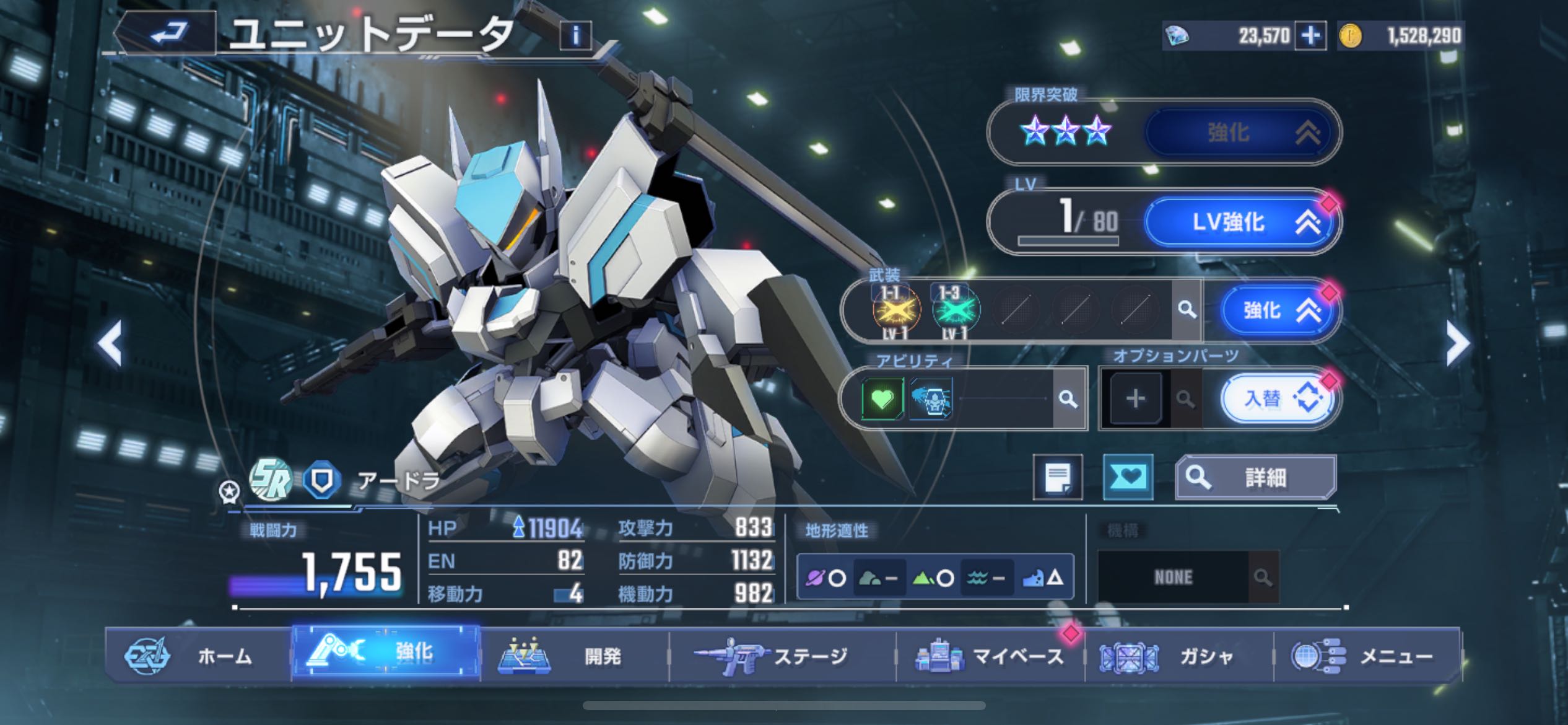Select the yellow 1-1 weapon icon
This screenshot has height=725, width=1568.
tap(895, 310)
